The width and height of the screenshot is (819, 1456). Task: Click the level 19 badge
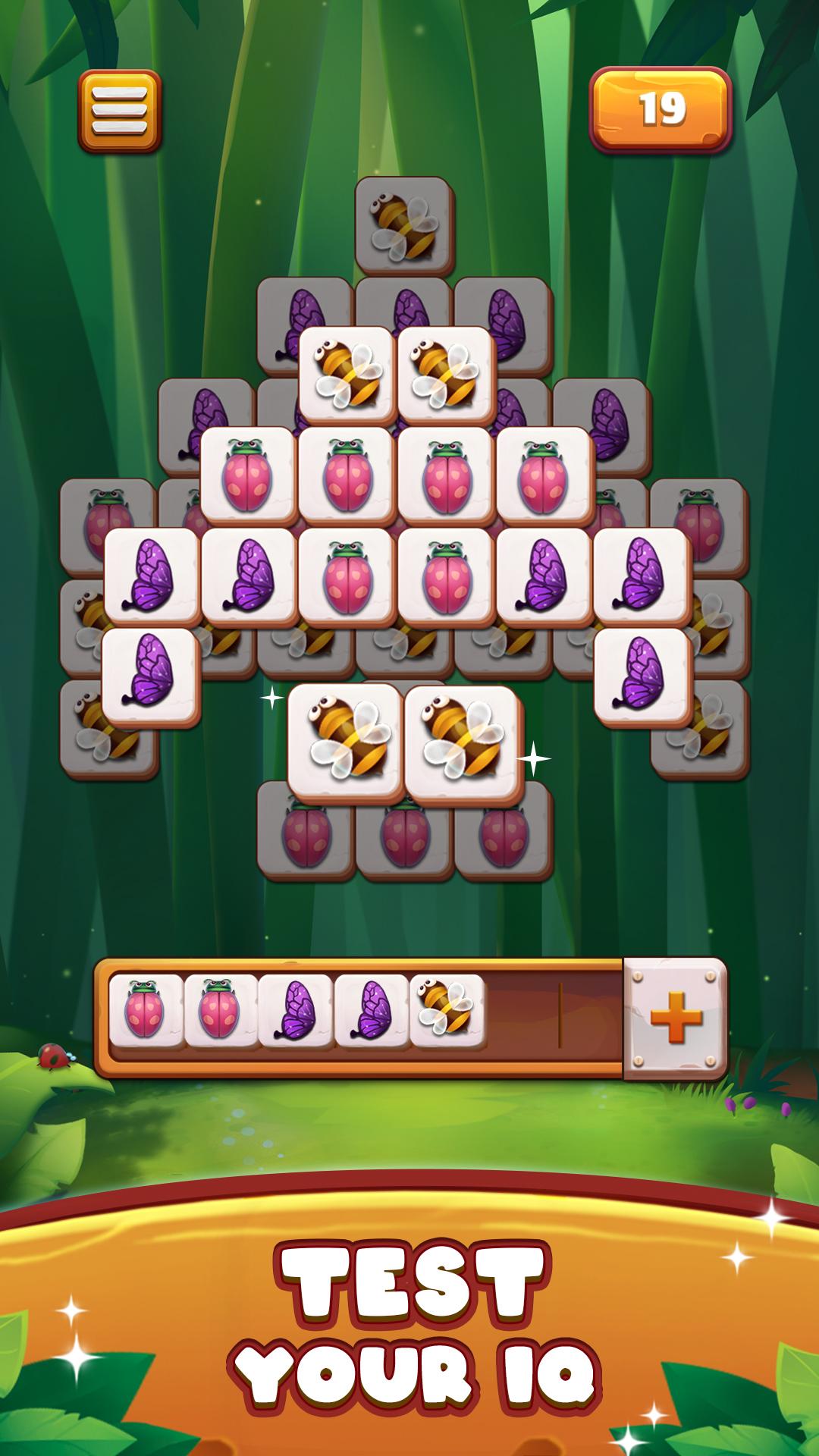[x=660, y=110]
